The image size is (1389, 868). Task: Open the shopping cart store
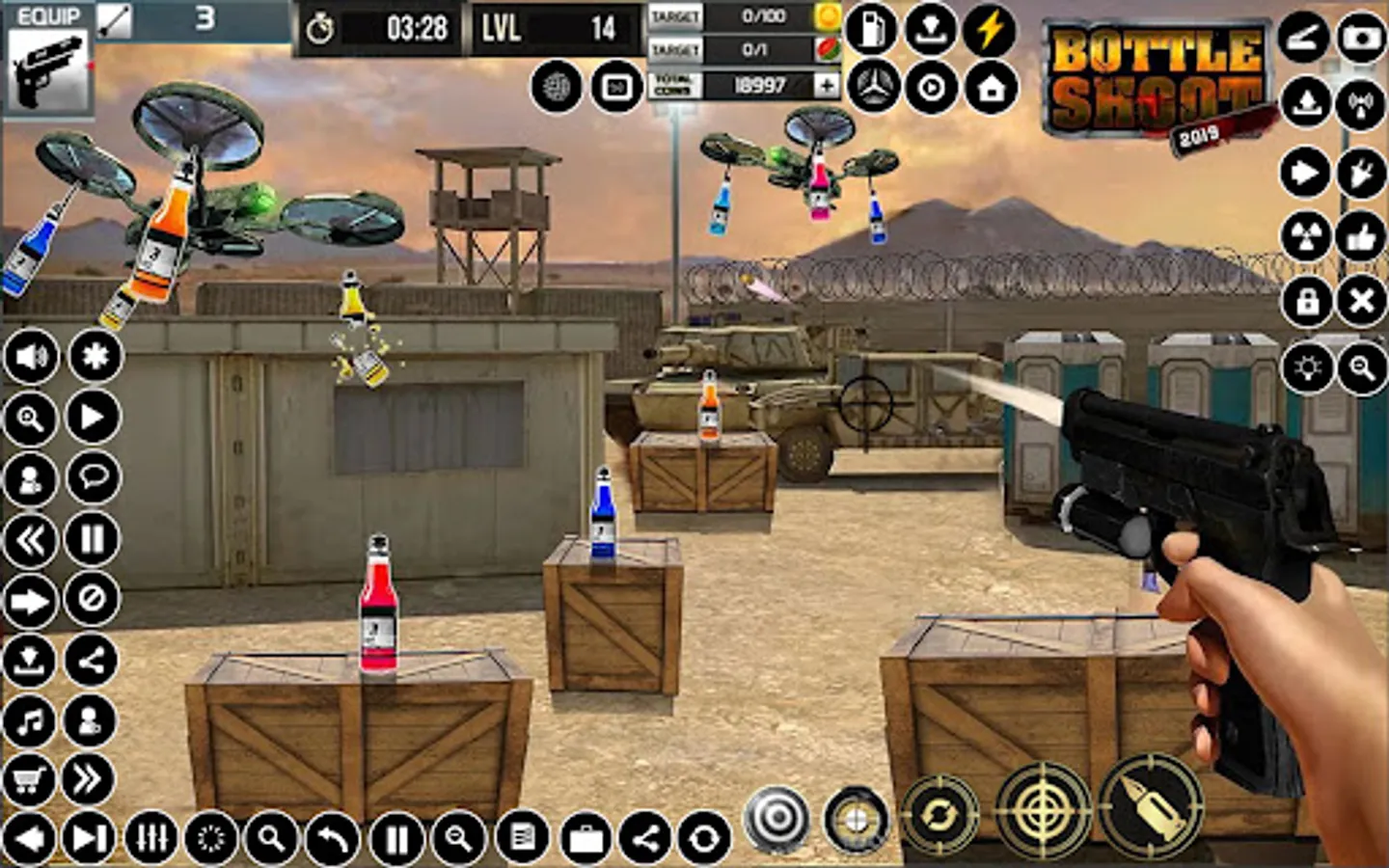29,779
